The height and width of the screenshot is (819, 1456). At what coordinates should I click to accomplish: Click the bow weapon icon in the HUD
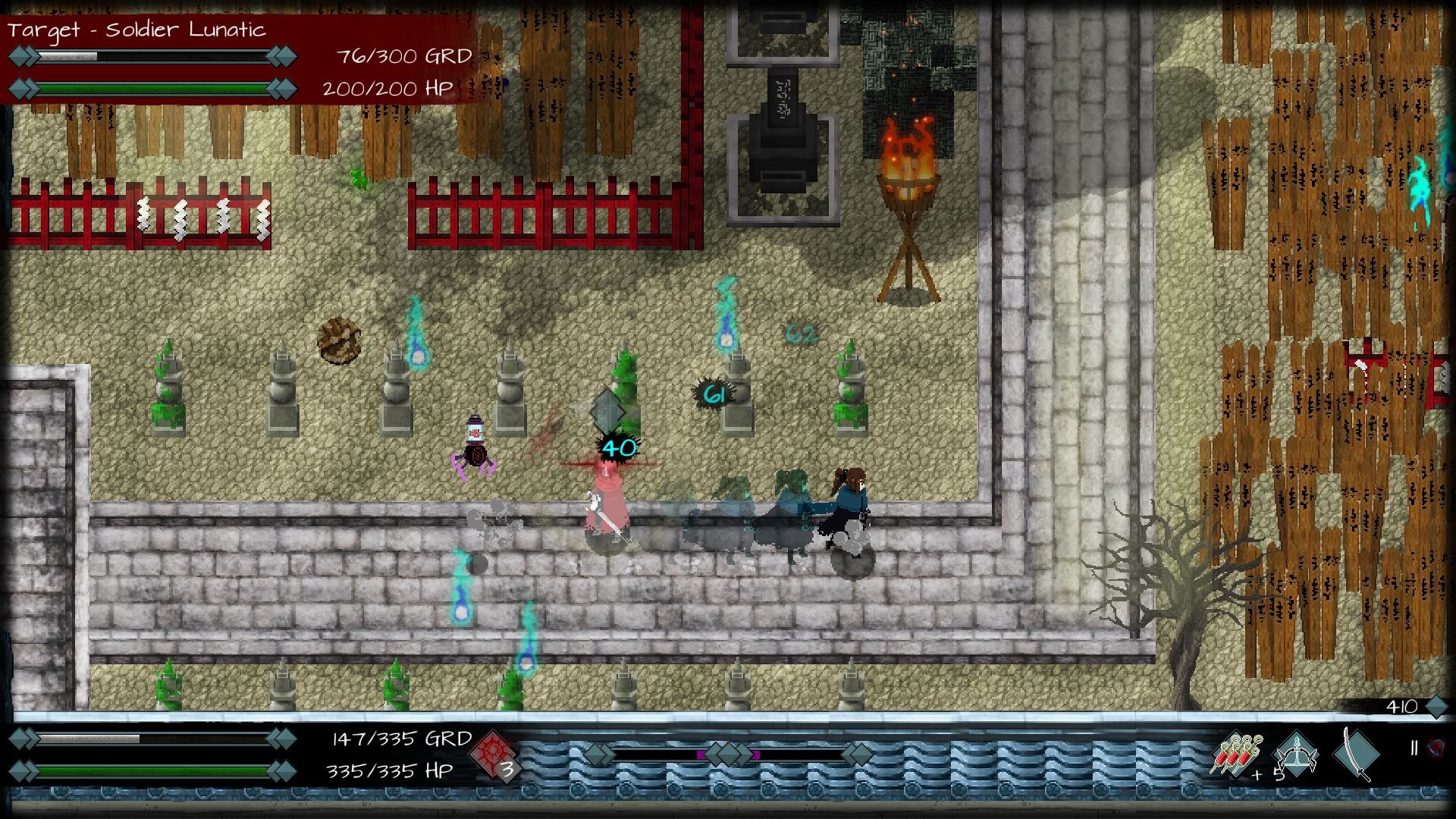pos(1295,752)
